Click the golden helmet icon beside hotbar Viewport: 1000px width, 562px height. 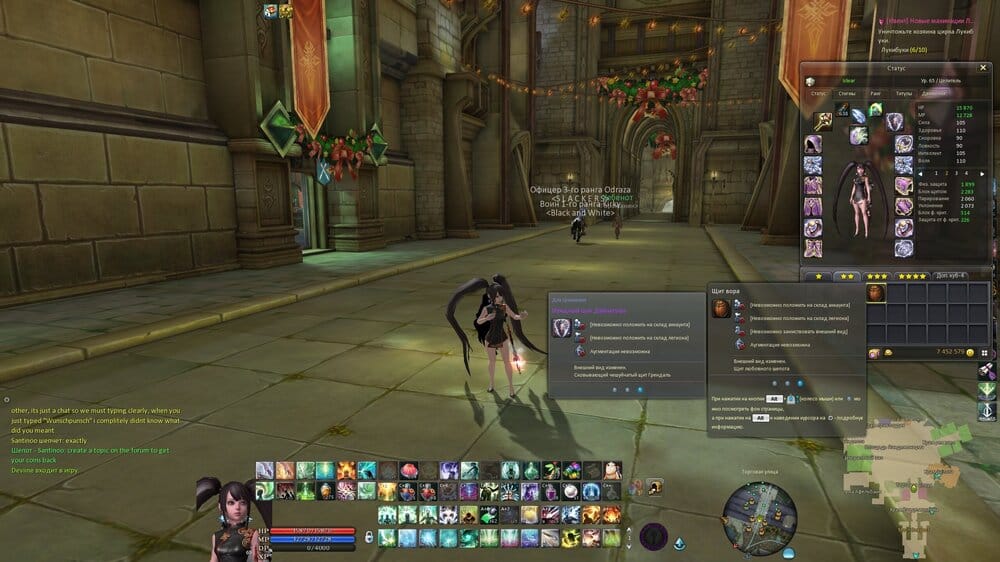click(655, 487)
